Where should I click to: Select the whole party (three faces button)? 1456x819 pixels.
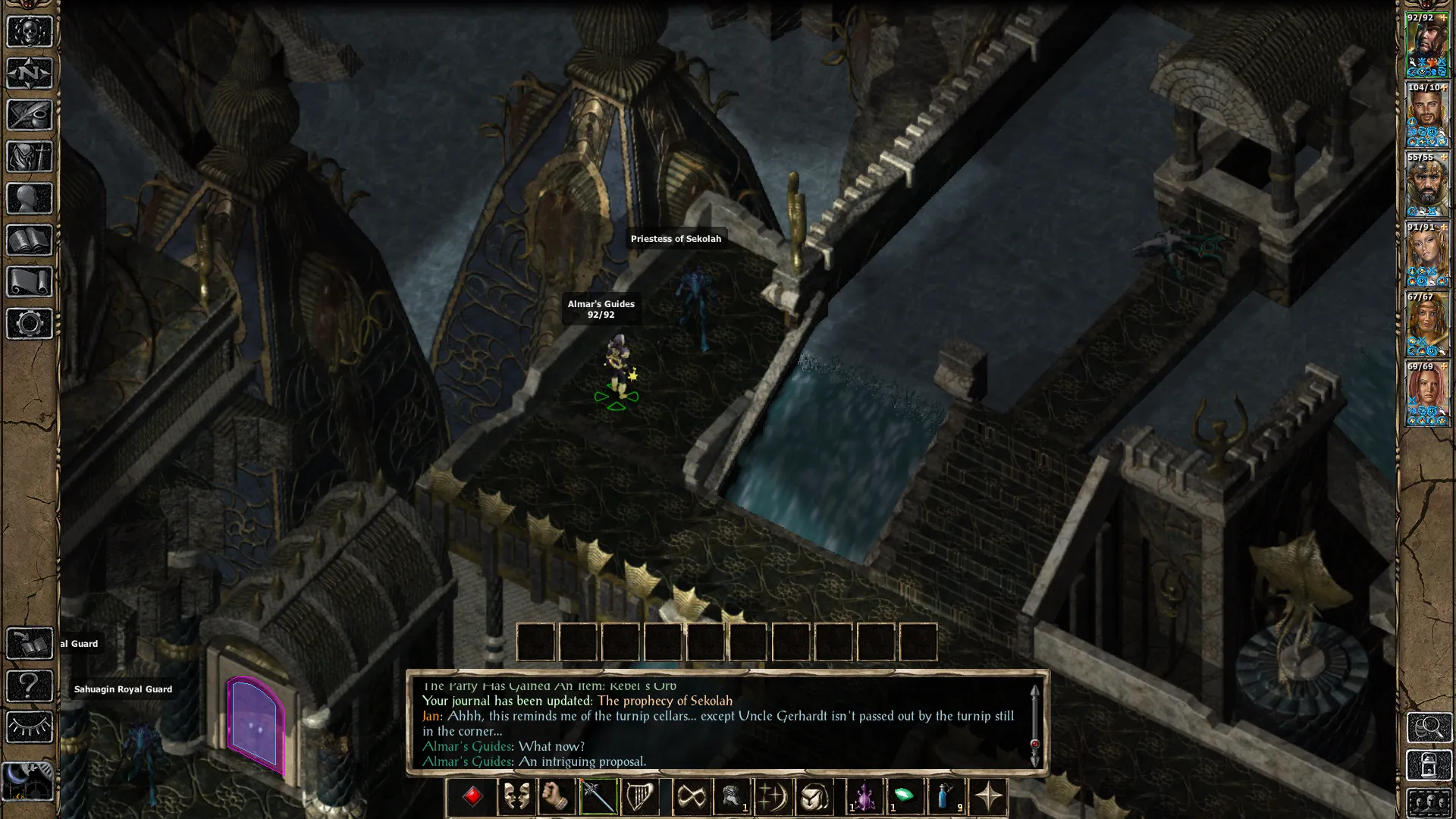click(1429, 802)
